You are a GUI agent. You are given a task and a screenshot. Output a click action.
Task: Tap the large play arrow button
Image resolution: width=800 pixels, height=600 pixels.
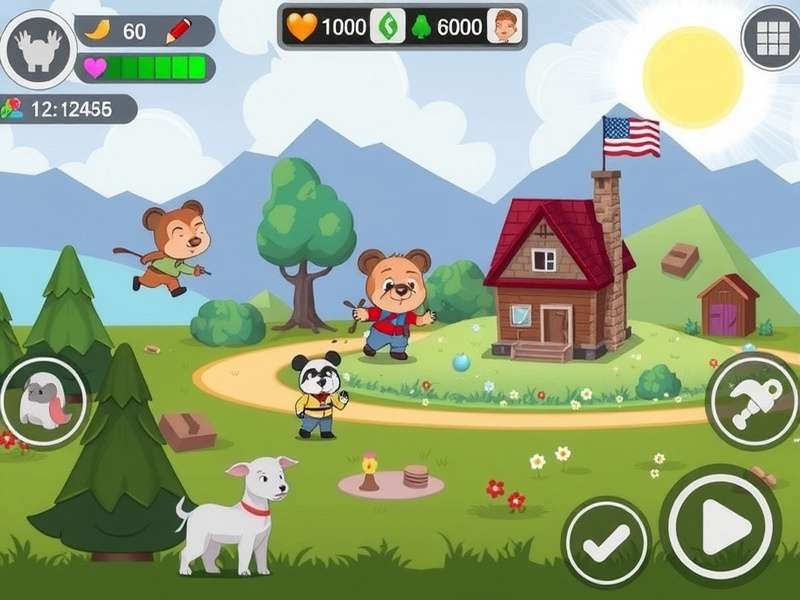(x=721, y=525)
